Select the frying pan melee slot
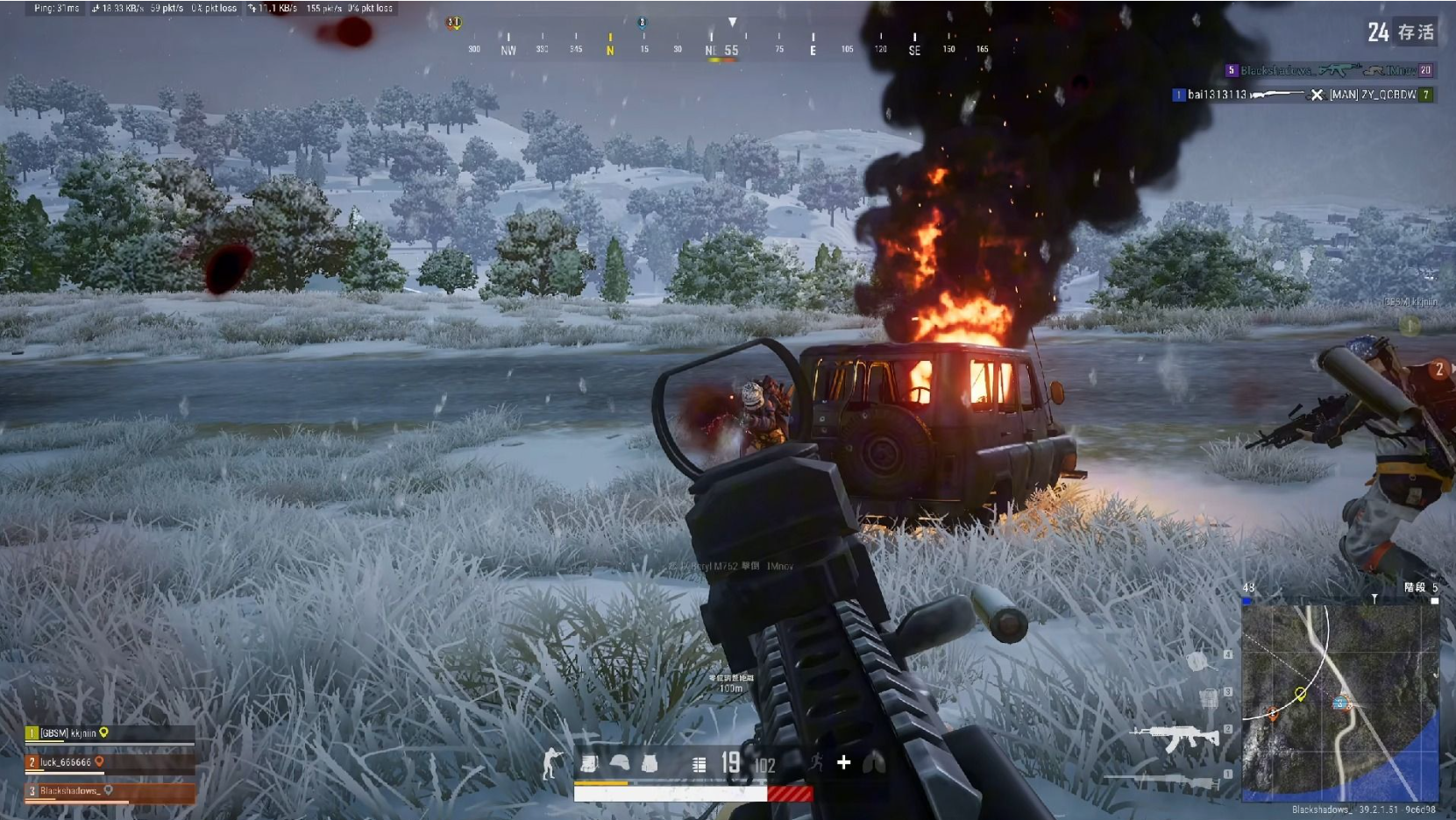The height and width of the screenshot is (820, 1456). 1197,661
